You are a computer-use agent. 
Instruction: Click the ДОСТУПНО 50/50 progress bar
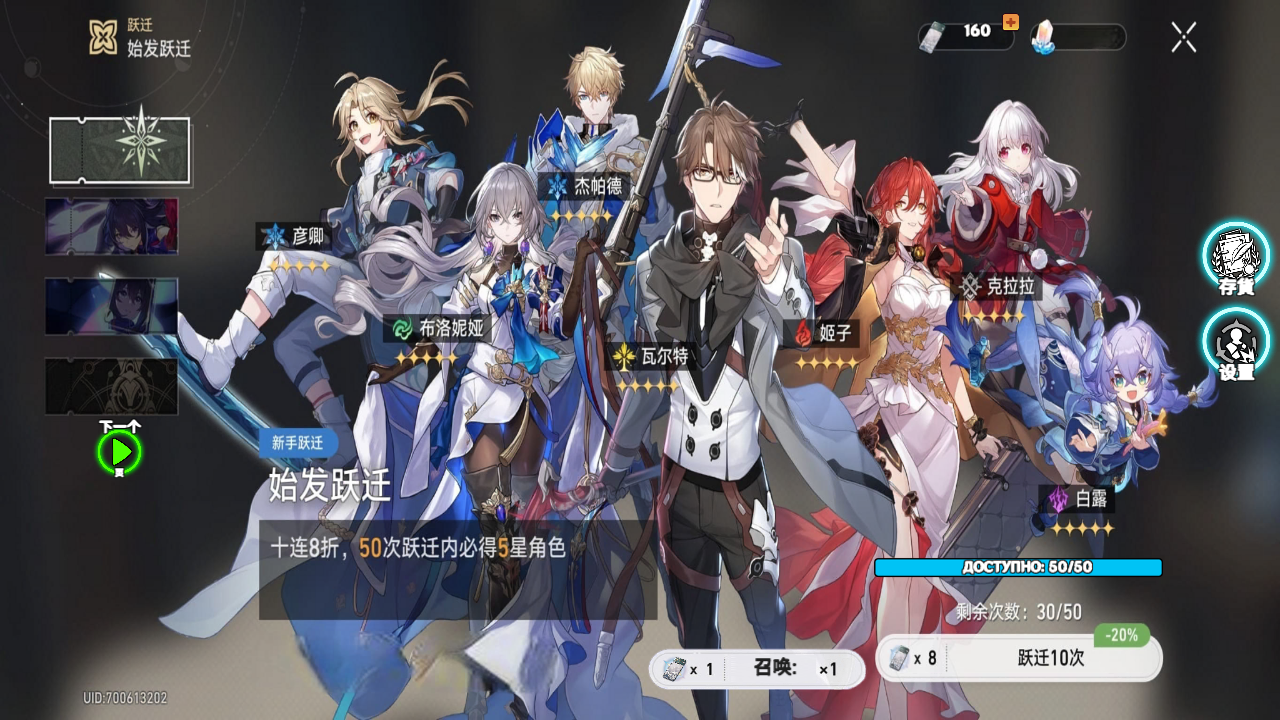tap(1016, 567)
